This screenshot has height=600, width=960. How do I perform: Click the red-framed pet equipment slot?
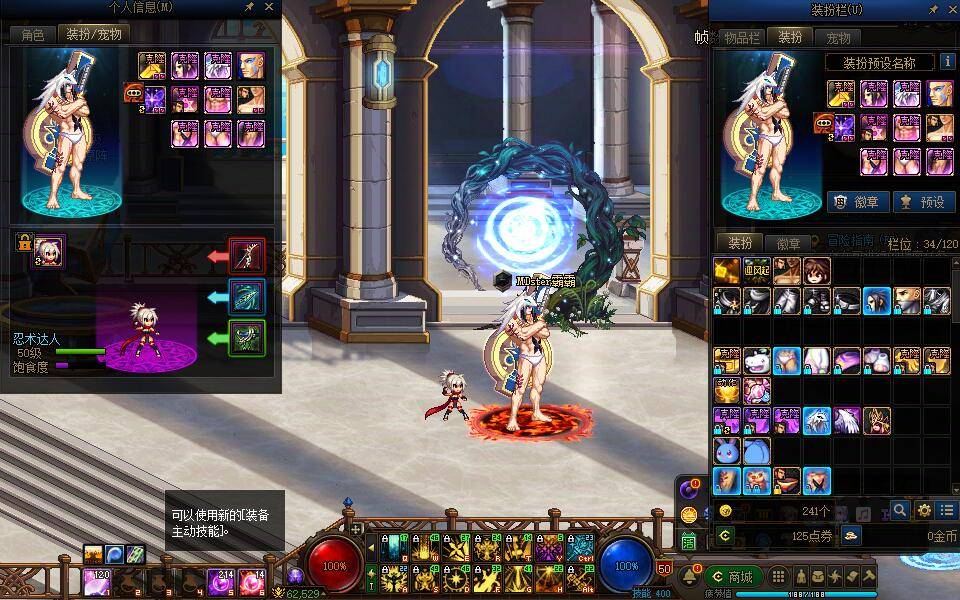click(x=247, y=256)
